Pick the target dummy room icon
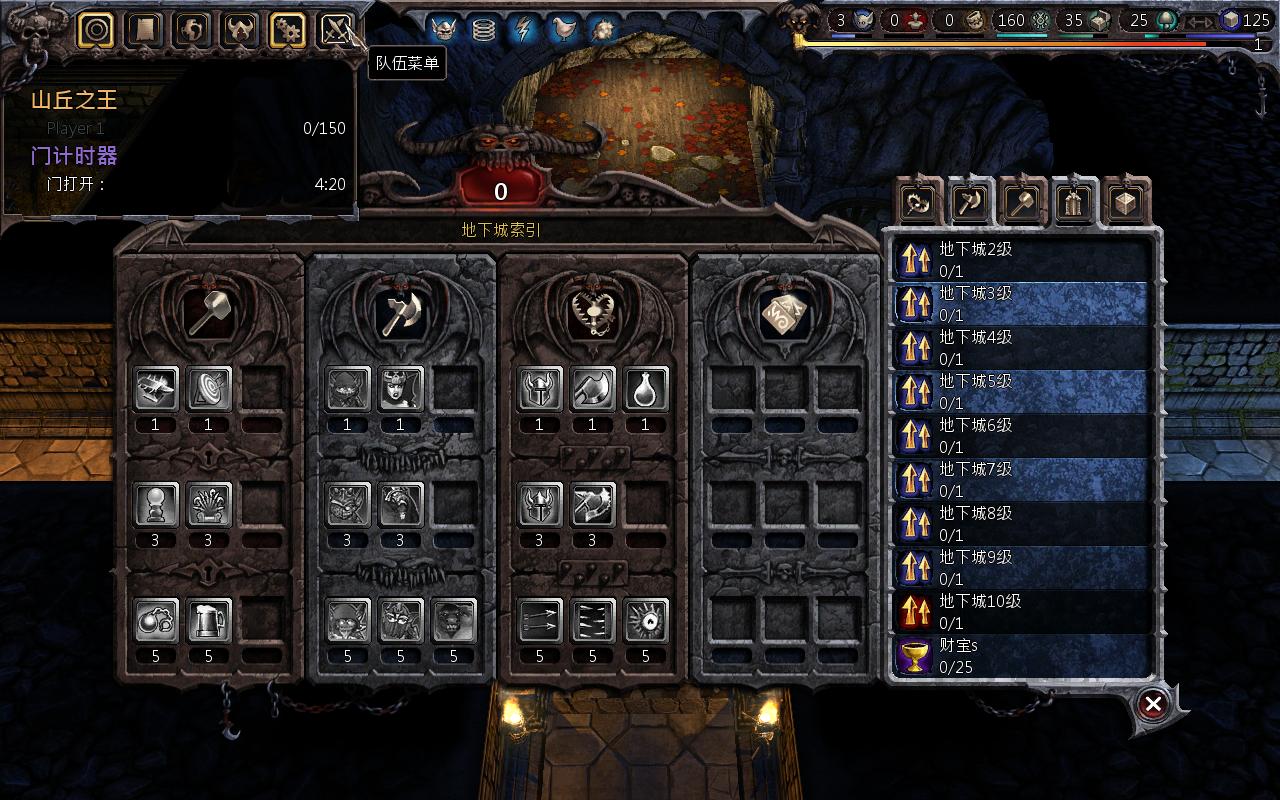1280x800 pixels. (x=209, y=390)
